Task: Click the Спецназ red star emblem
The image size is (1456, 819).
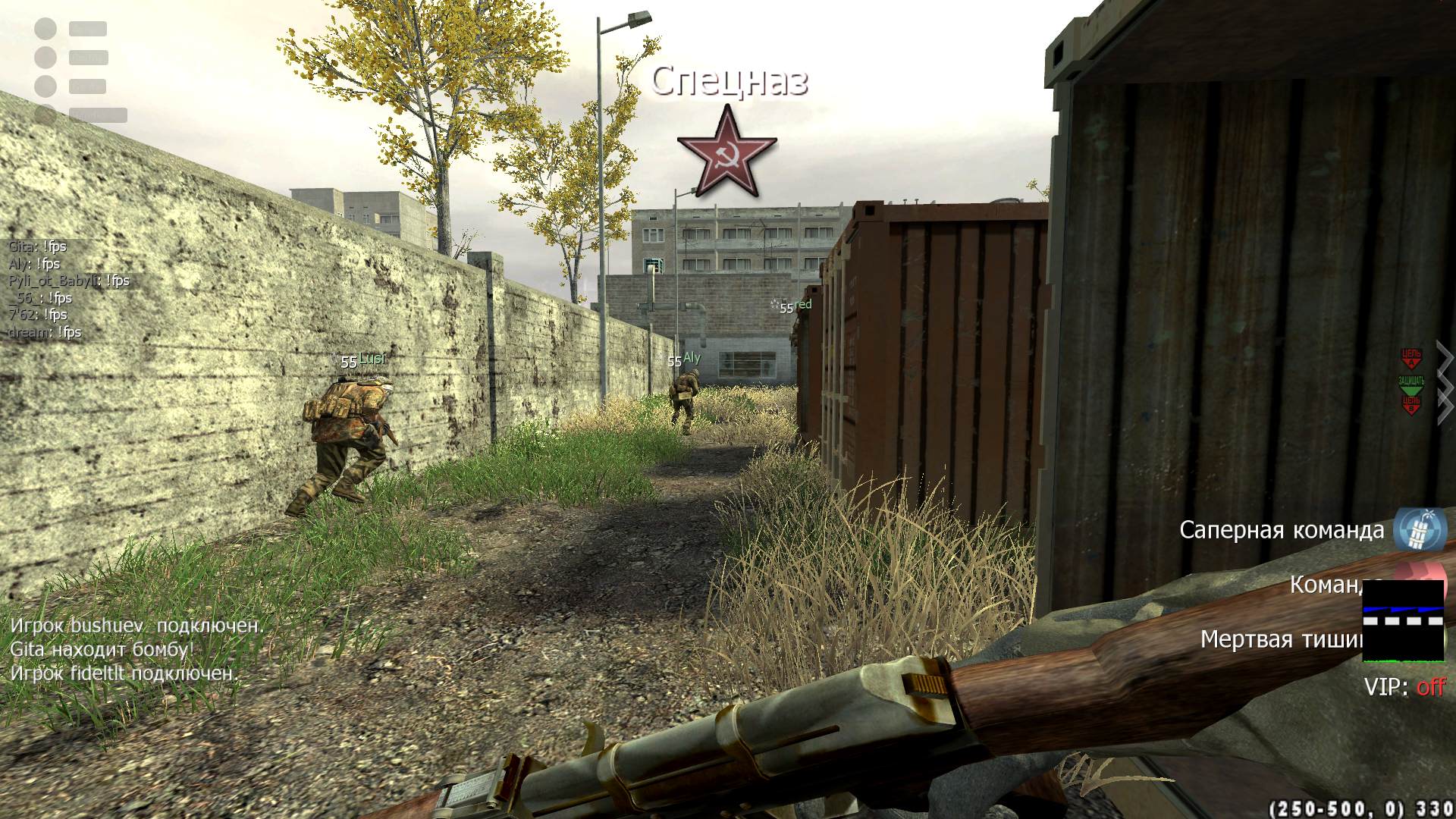Action: point(726,152)
